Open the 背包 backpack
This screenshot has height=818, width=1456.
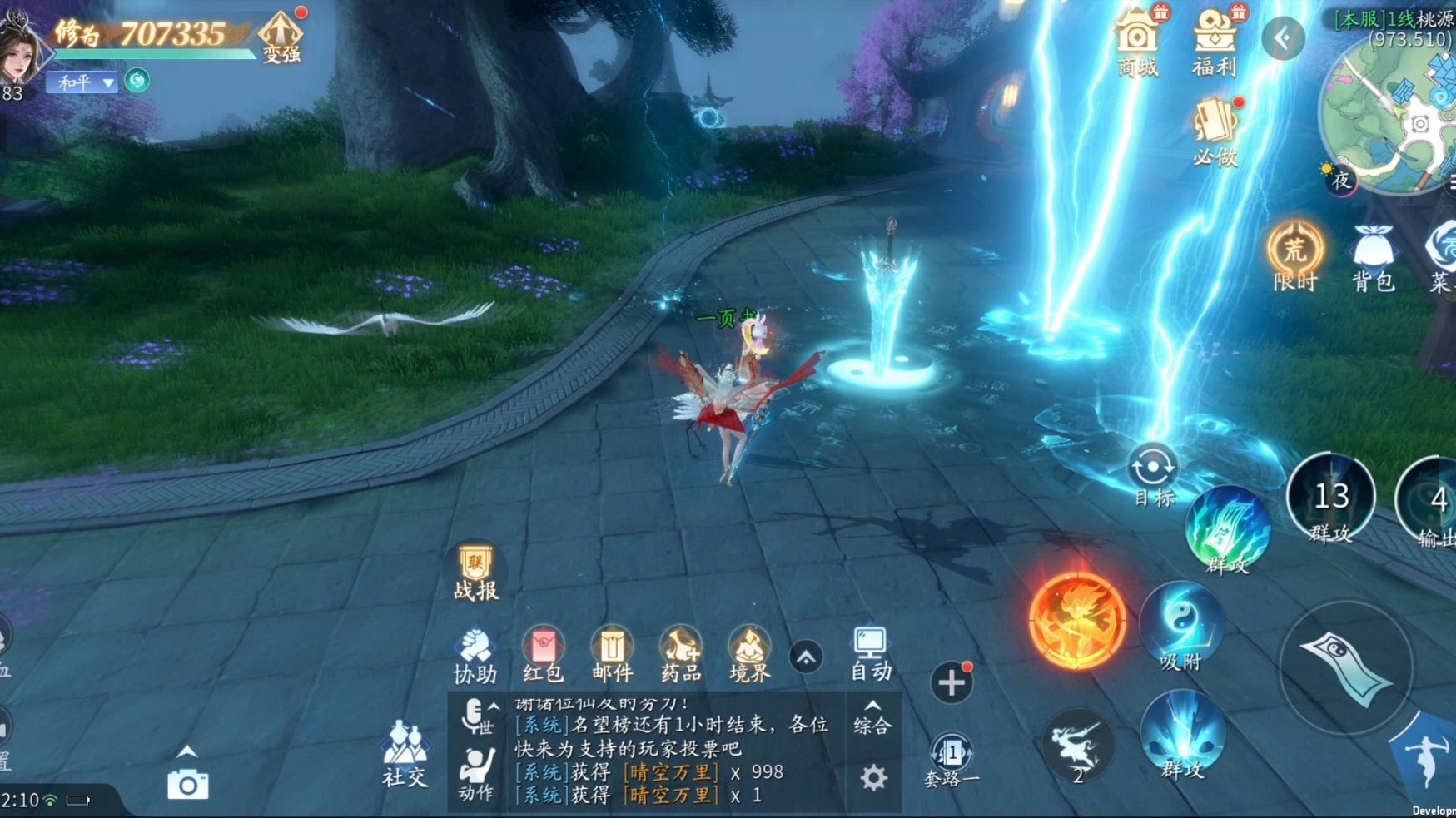(x=1373, y=258)
